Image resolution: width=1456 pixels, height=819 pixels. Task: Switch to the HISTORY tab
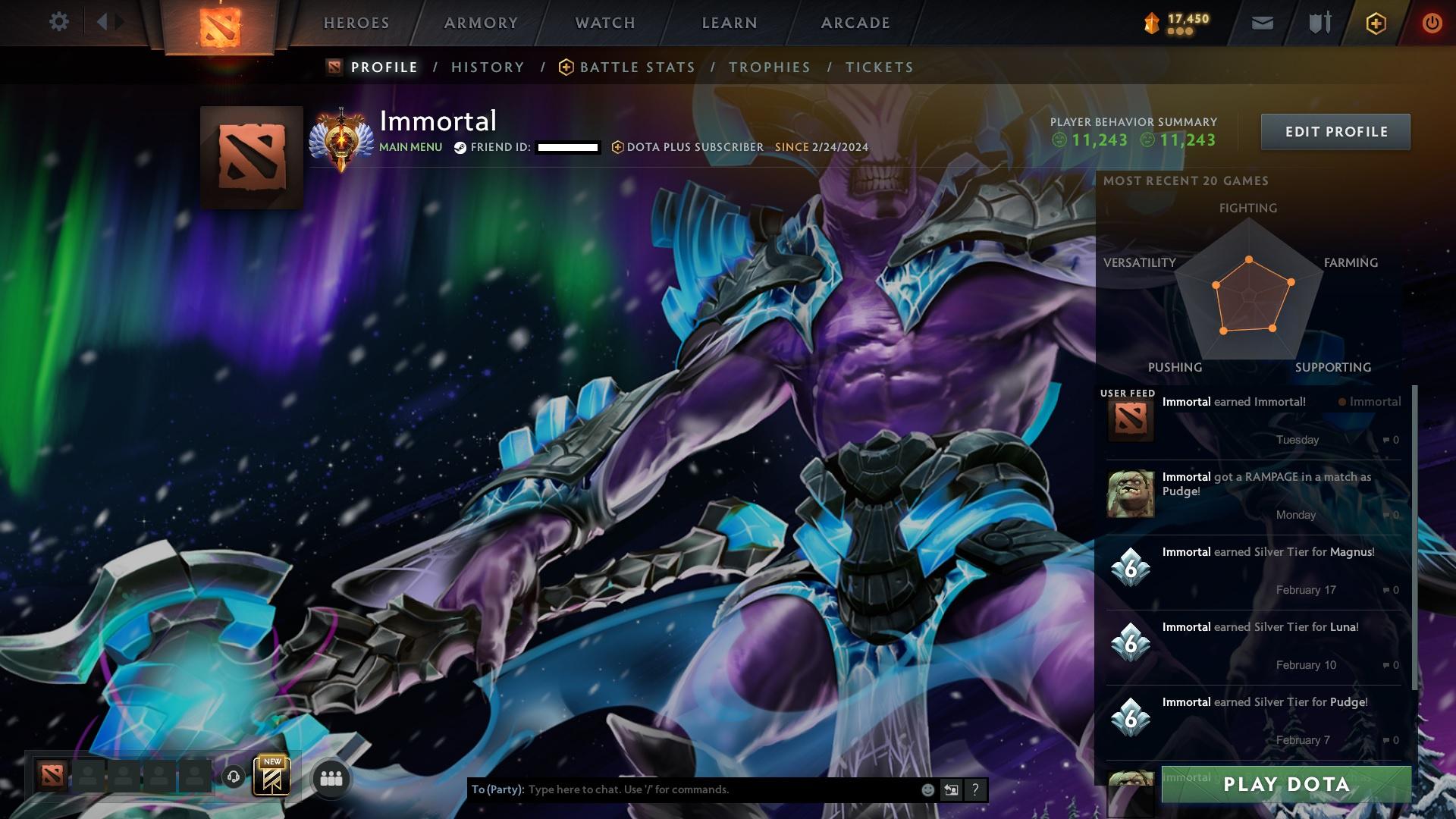pos(487,67)
